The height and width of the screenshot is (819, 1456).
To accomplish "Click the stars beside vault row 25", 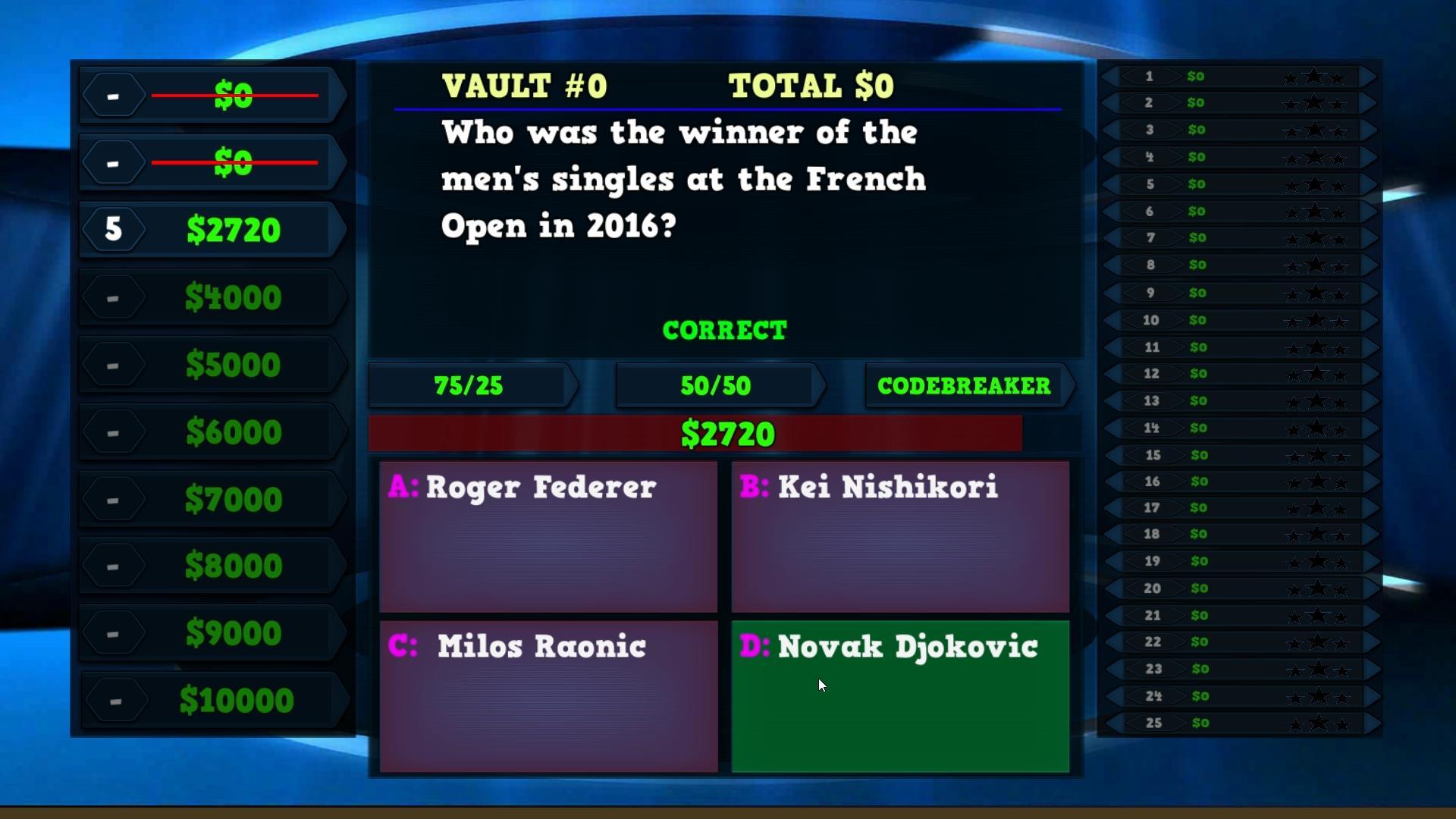I will 1317,723.
